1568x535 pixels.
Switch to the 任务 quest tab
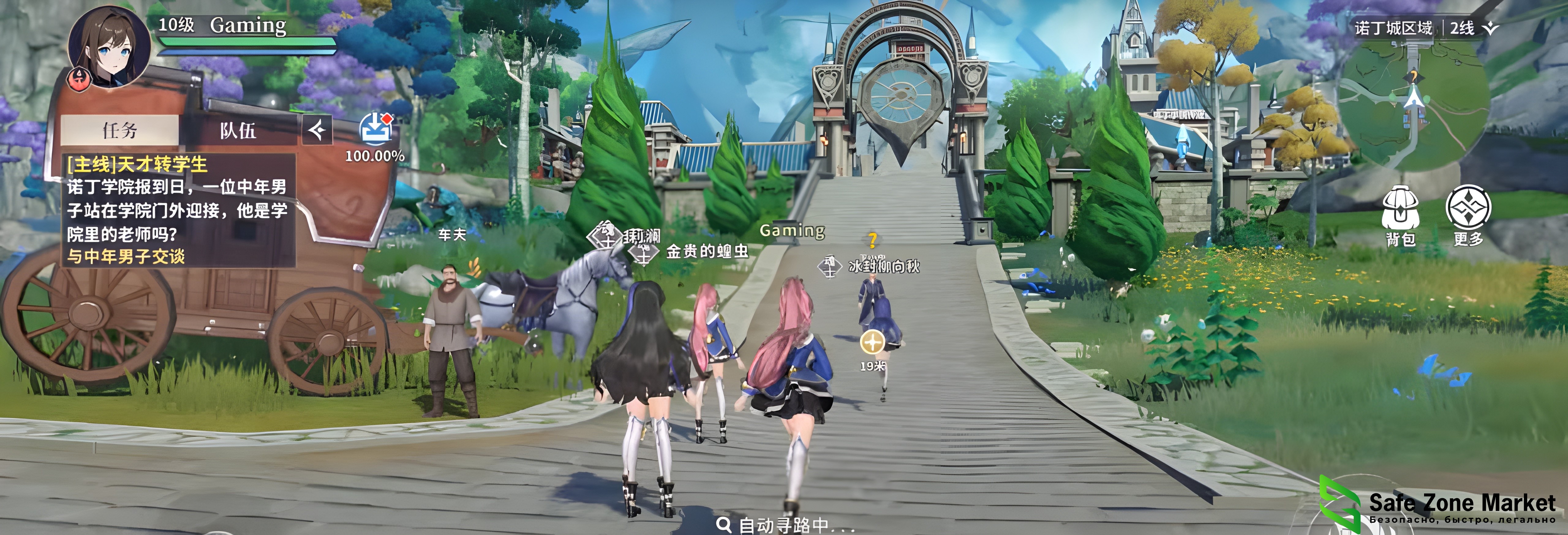[x=120, y=130]
